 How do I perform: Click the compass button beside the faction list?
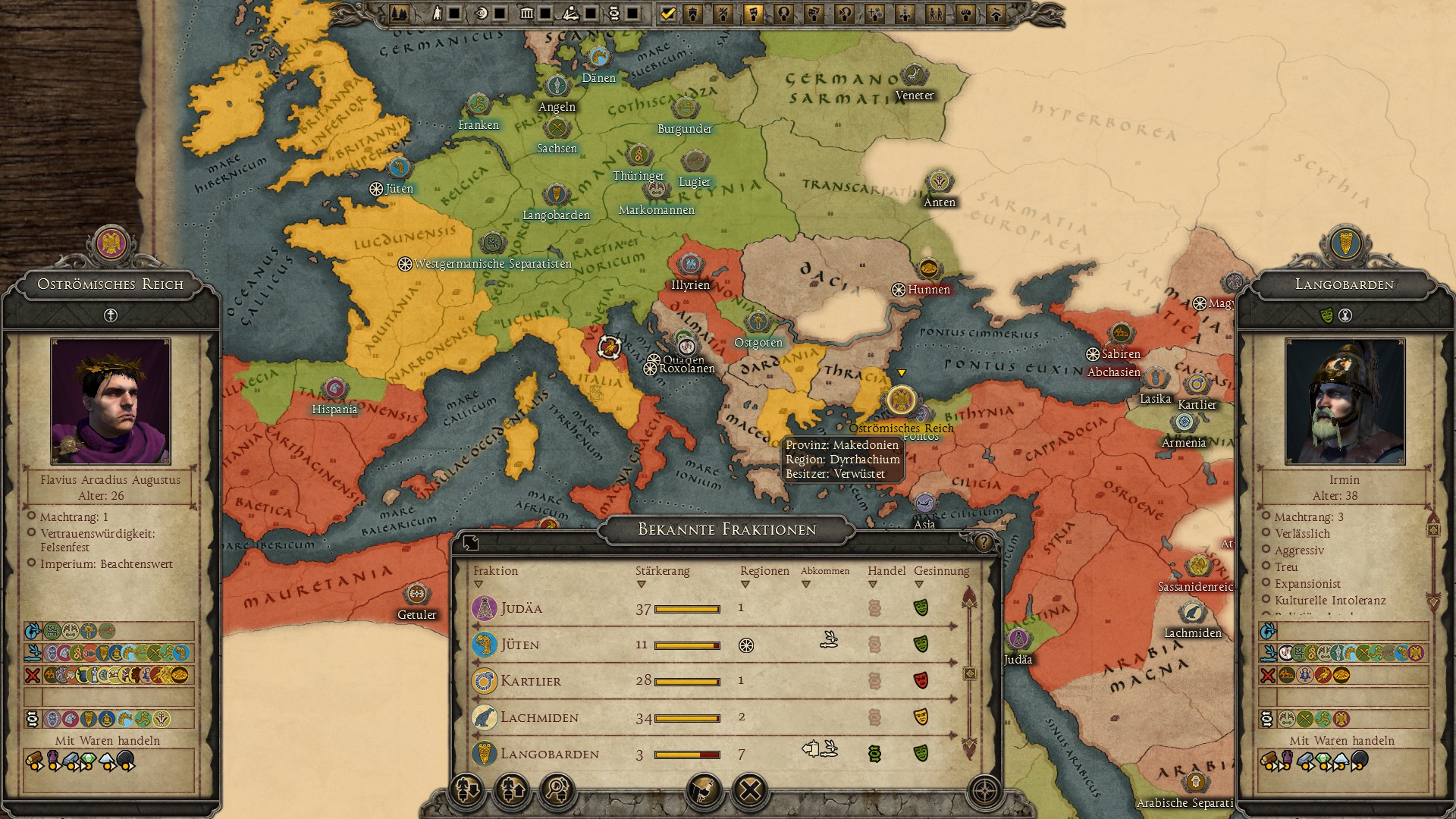click(x=985, y=791)
